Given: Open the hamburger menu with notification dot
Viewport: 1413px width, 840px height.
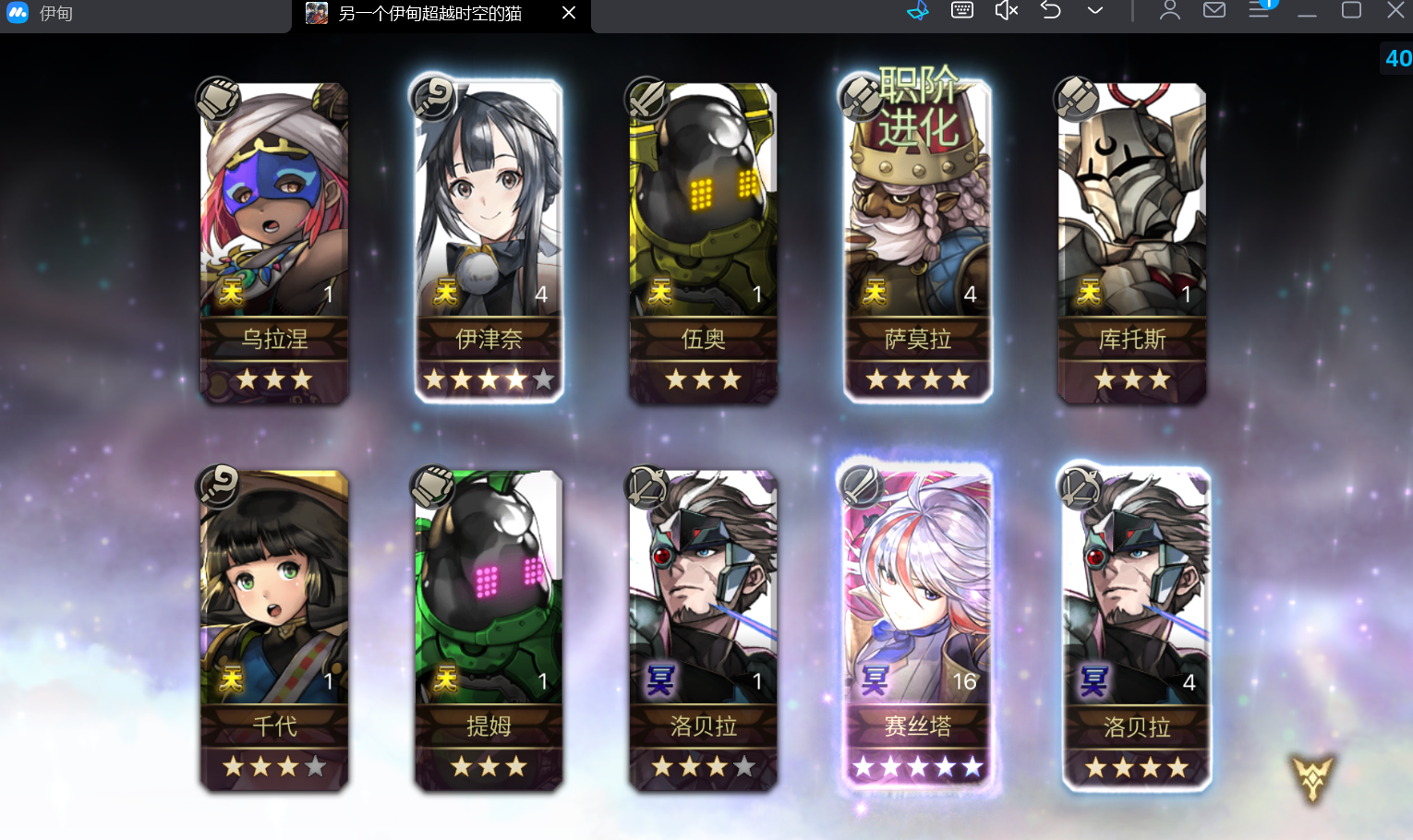Looking at the screenshot, I should (x=1260, y=11).
